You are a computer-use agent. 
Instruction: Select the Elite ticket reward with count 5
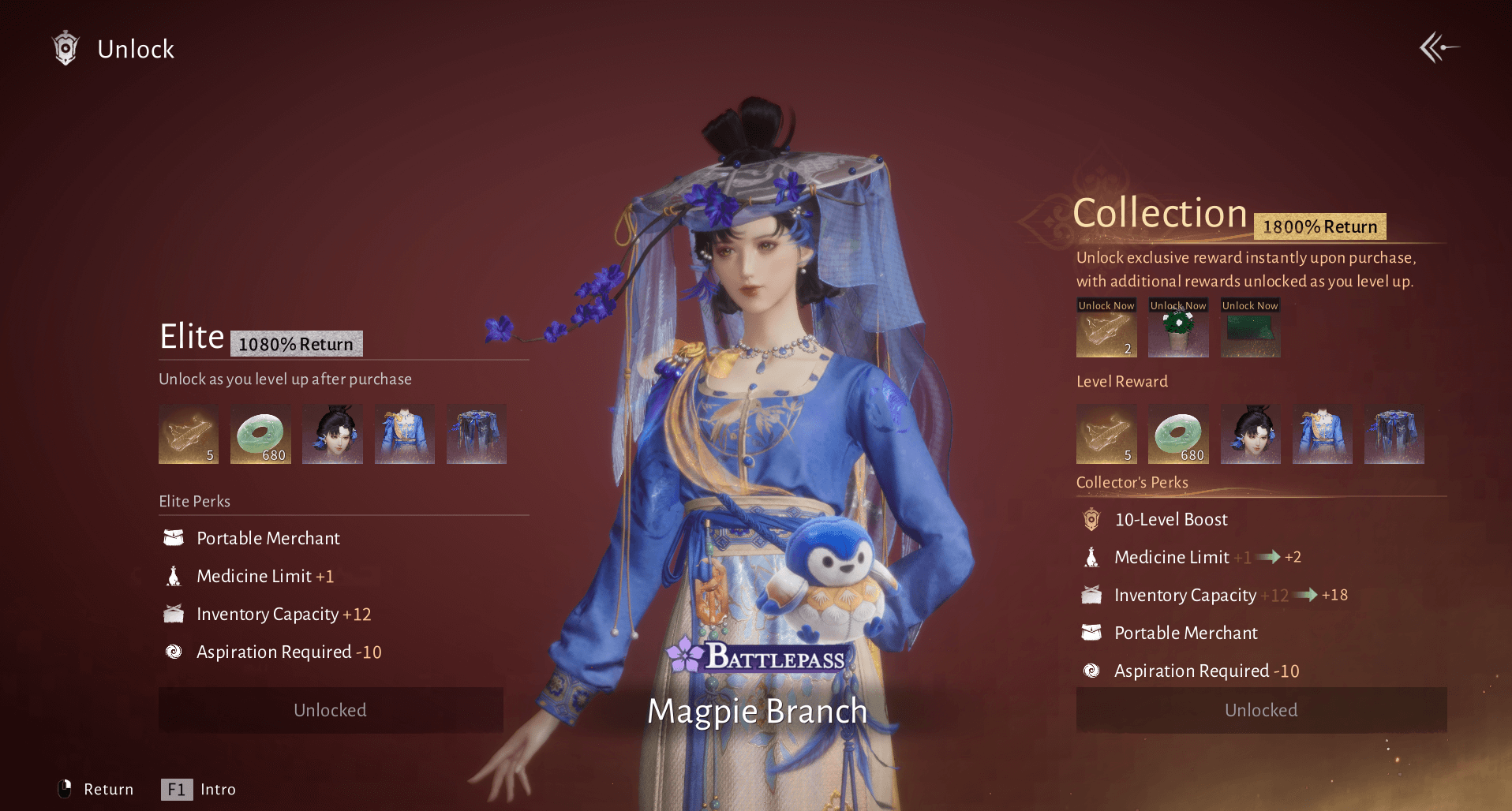[x=189, y=434]
